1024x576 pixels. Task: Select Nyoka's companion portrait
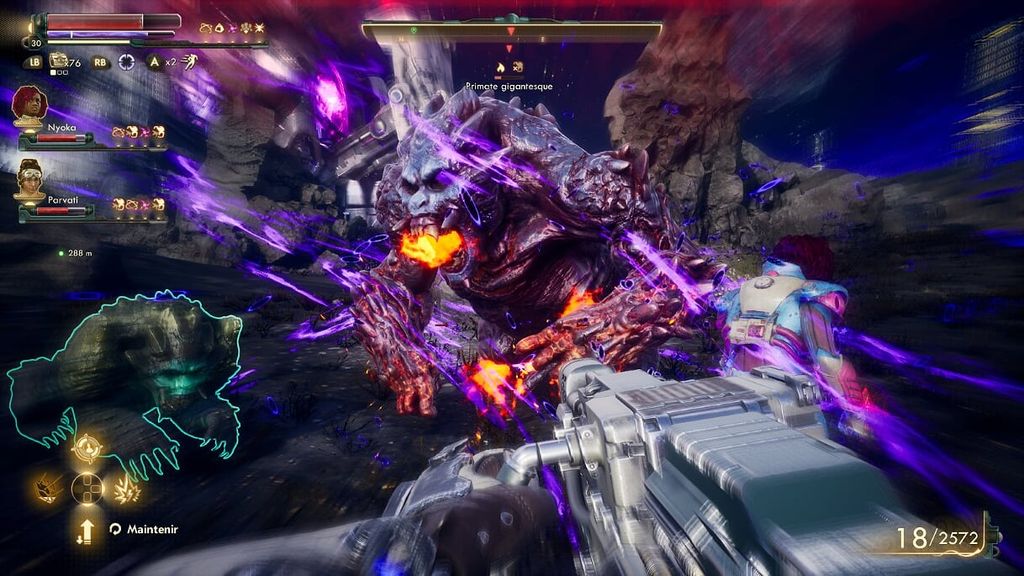(x=30, y=104)
